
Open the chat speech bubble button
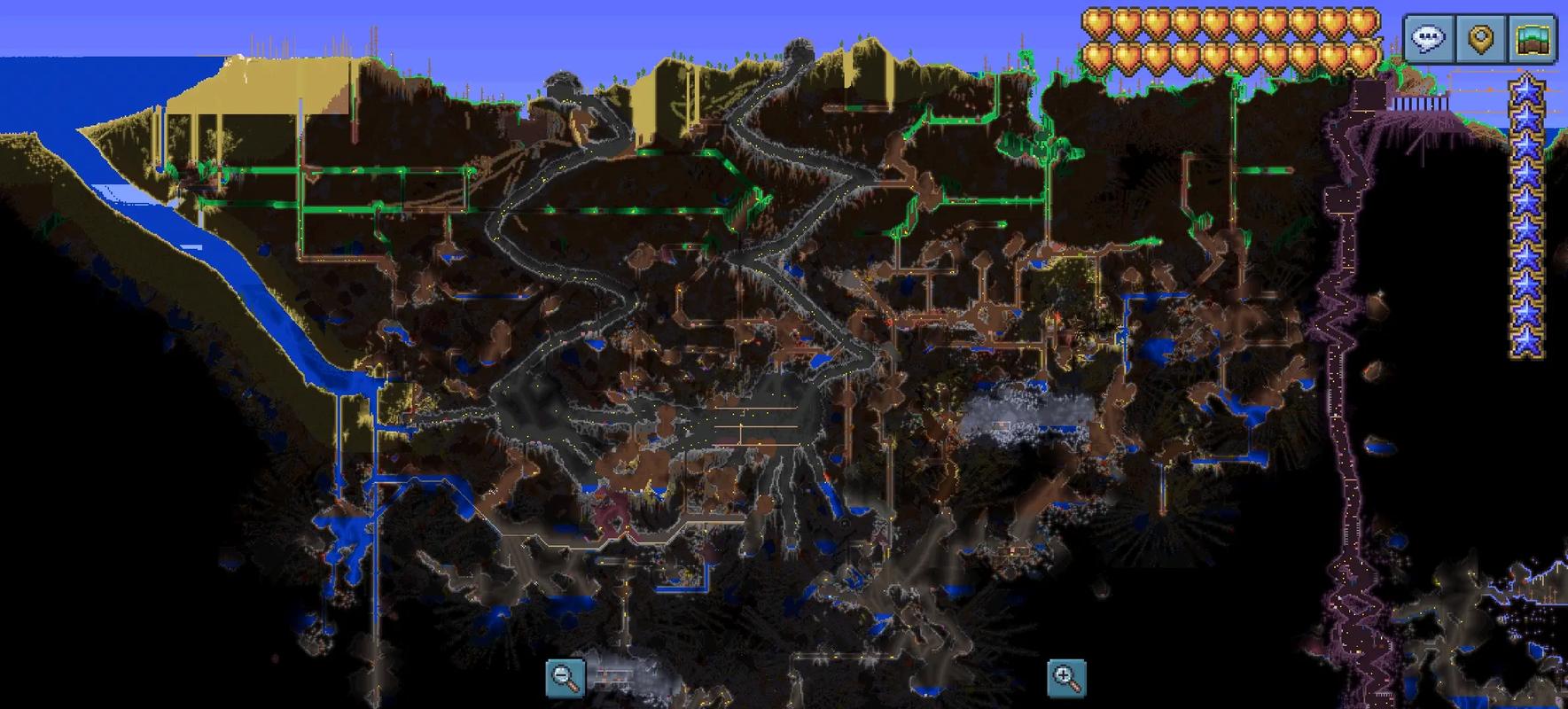click(x=1429, y=38)
